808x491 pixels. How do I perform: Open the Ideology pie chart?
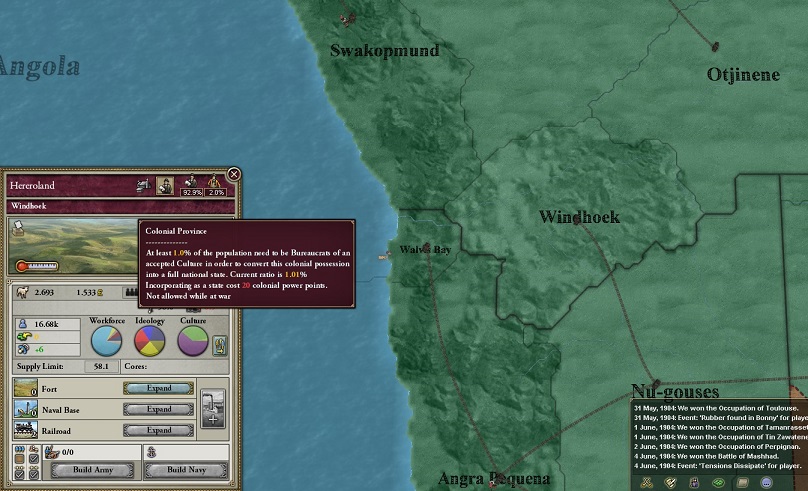(150, 341)
